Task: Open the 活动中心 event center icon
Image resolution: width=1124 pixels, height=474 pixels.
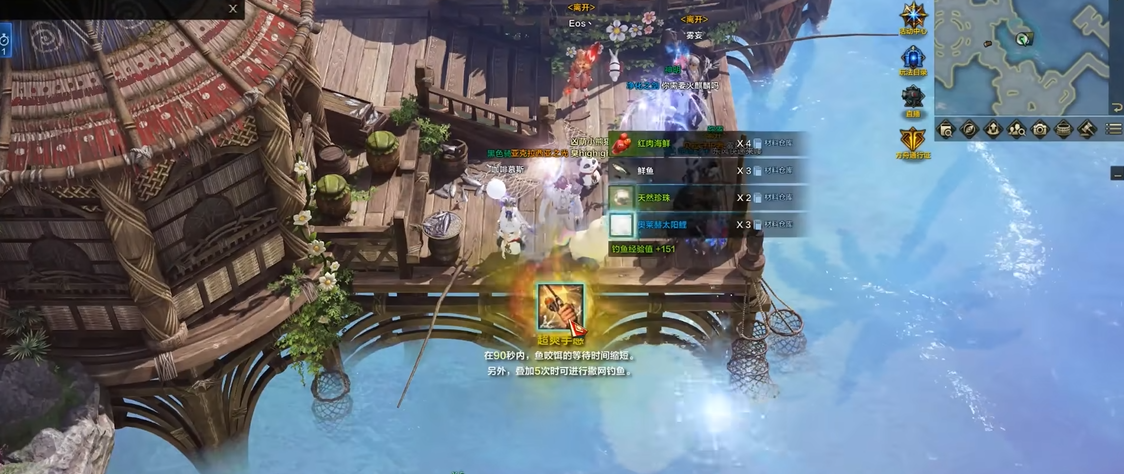Action: [914, 16]
